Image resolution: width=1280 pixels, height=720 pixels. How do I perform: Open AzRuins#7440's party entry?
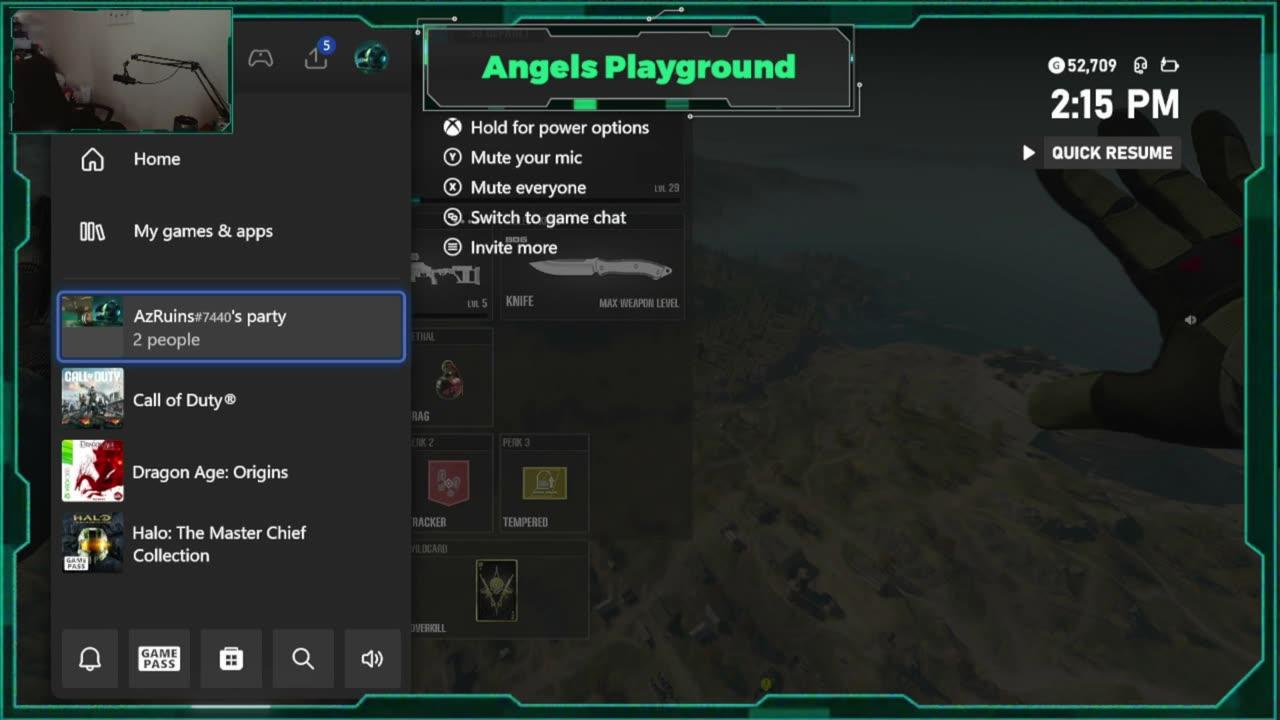[x=230, y=327]
